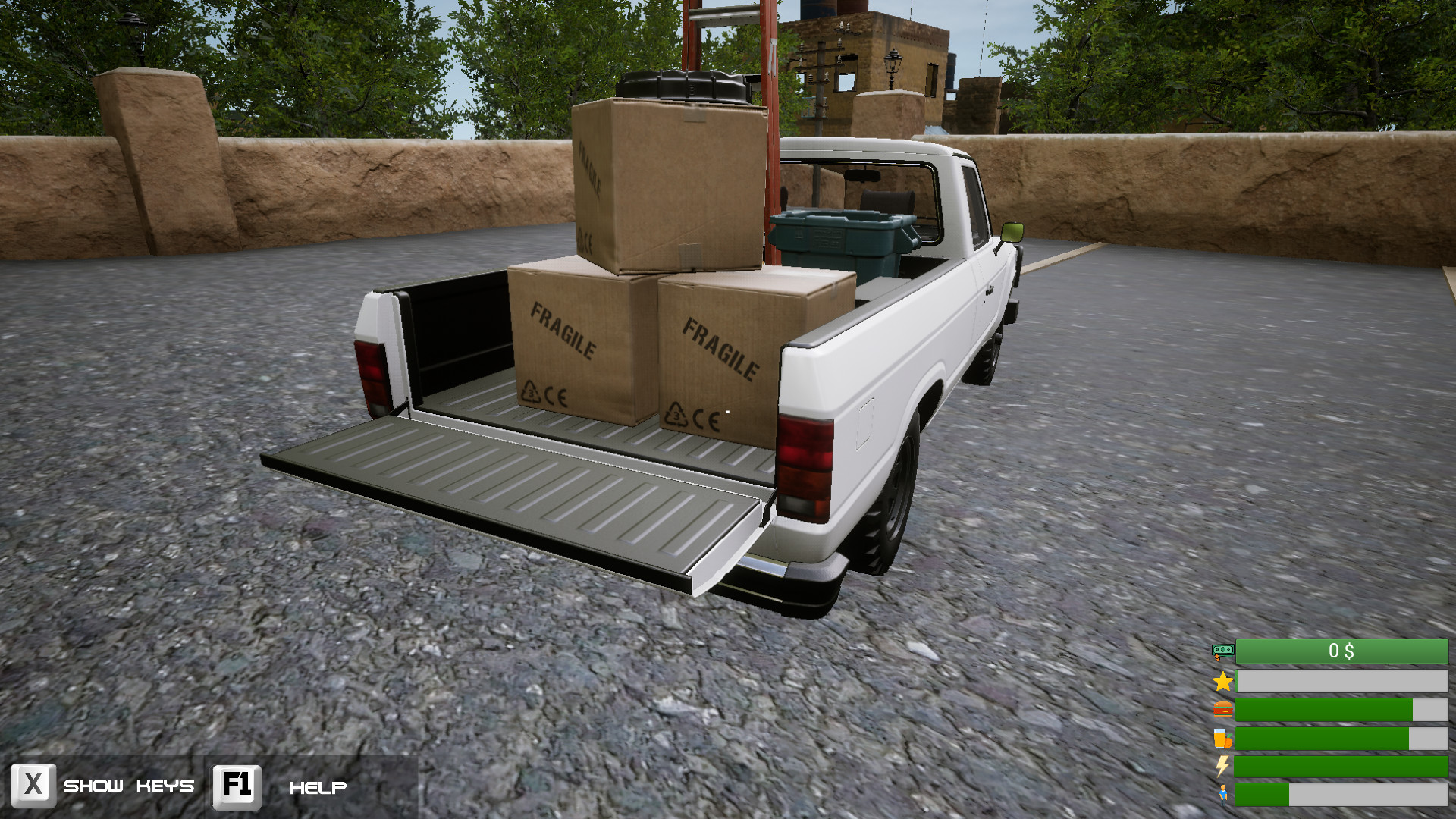The image size is (1456, 819).
Task: Select the hunger level bar
Action: 1341,711
